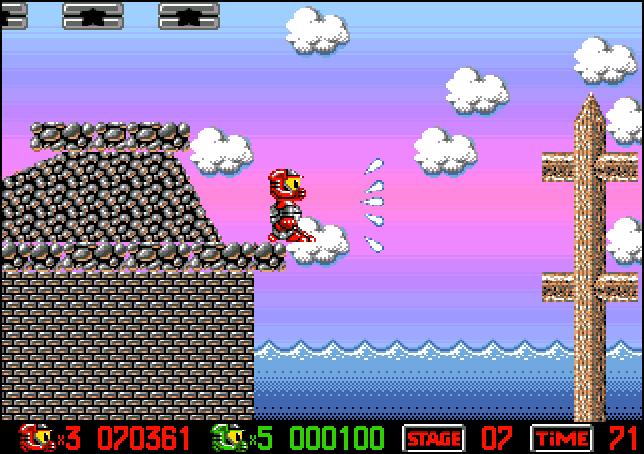
Task: Select the green player two lives icon
Action: pos(227,437)
